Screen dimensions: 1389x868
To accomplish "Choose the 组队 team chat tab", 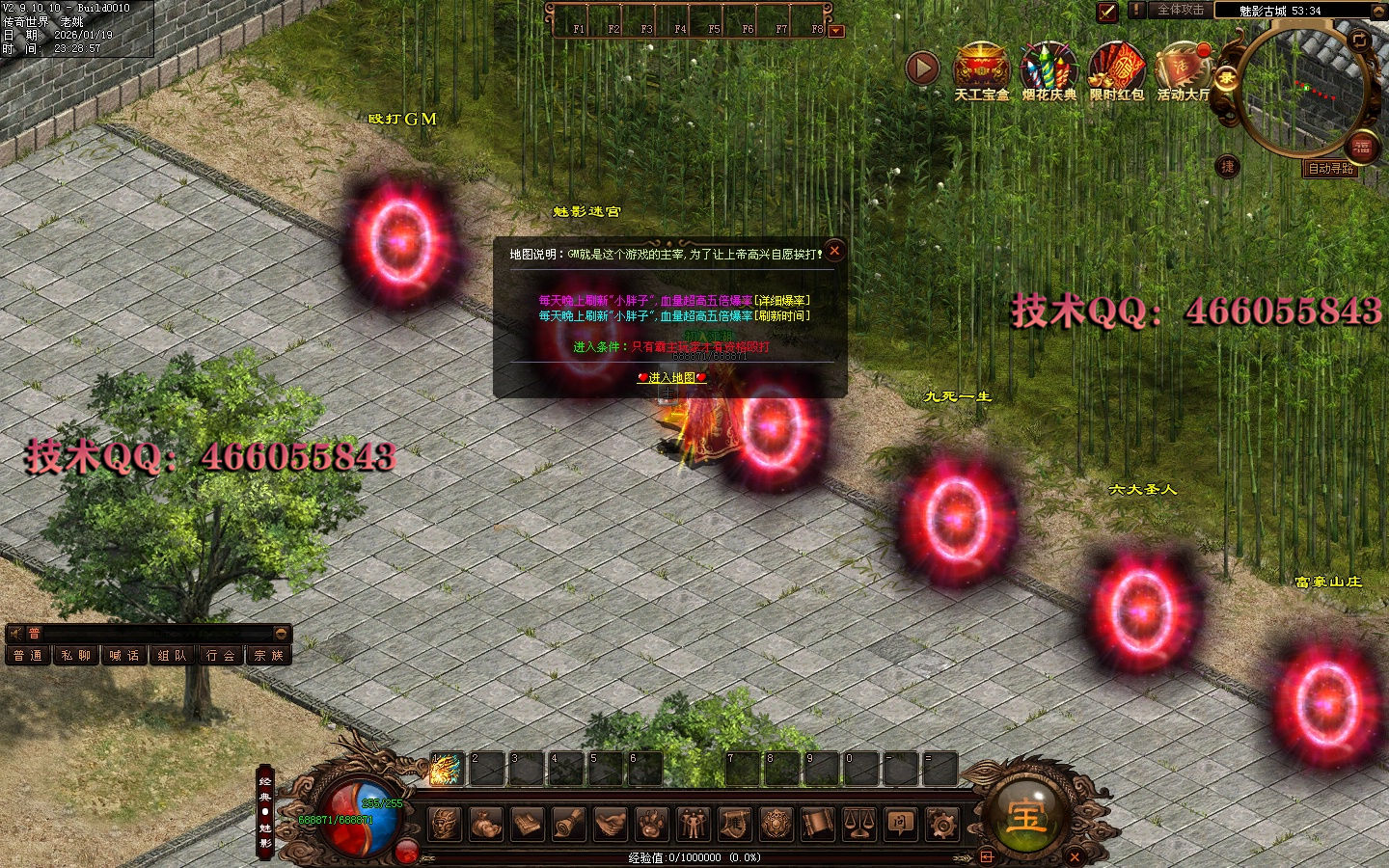I will coord(173,656).
